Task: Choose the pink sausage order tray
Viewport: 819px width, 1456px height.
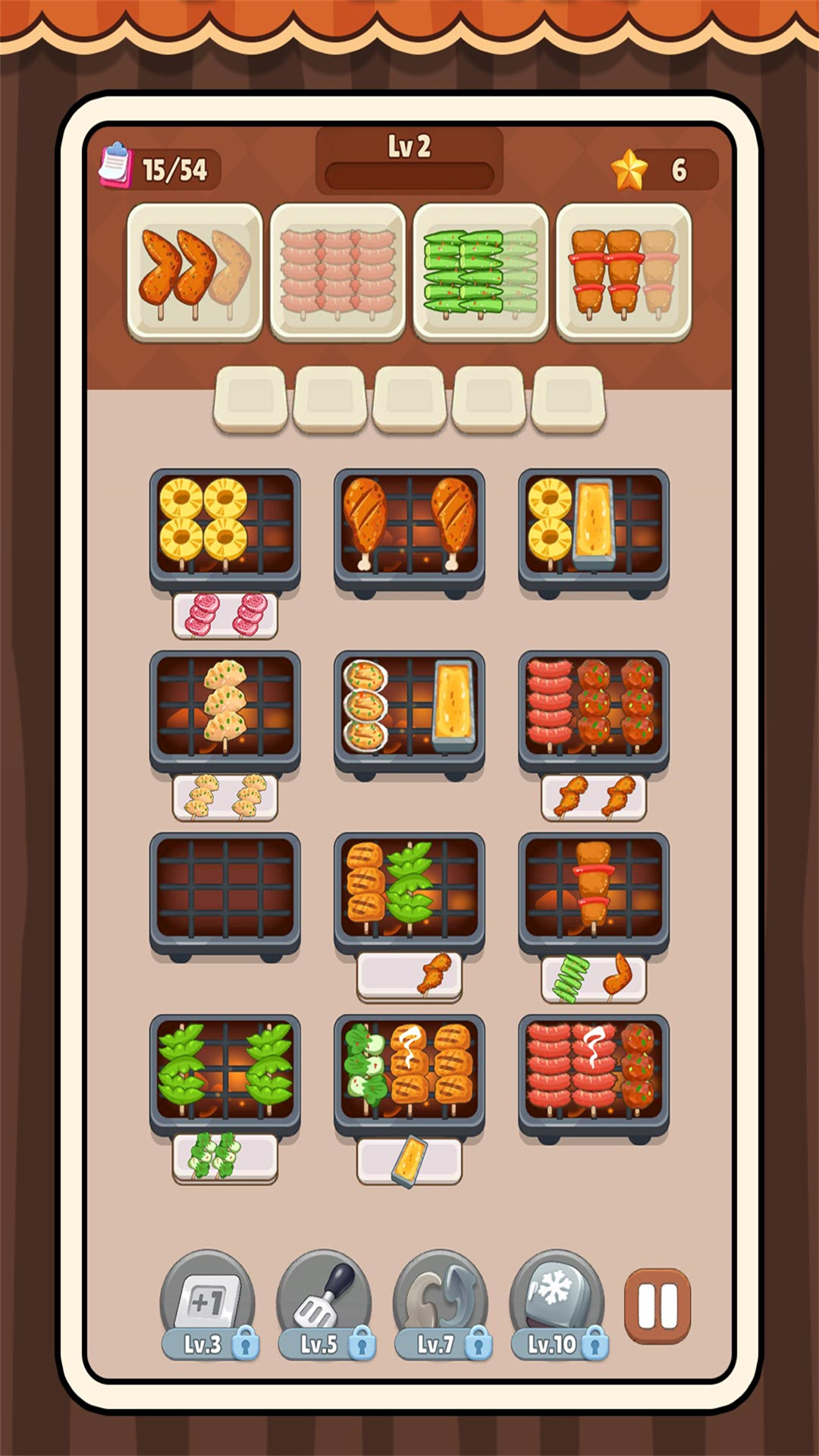Action: click(337, 271)
